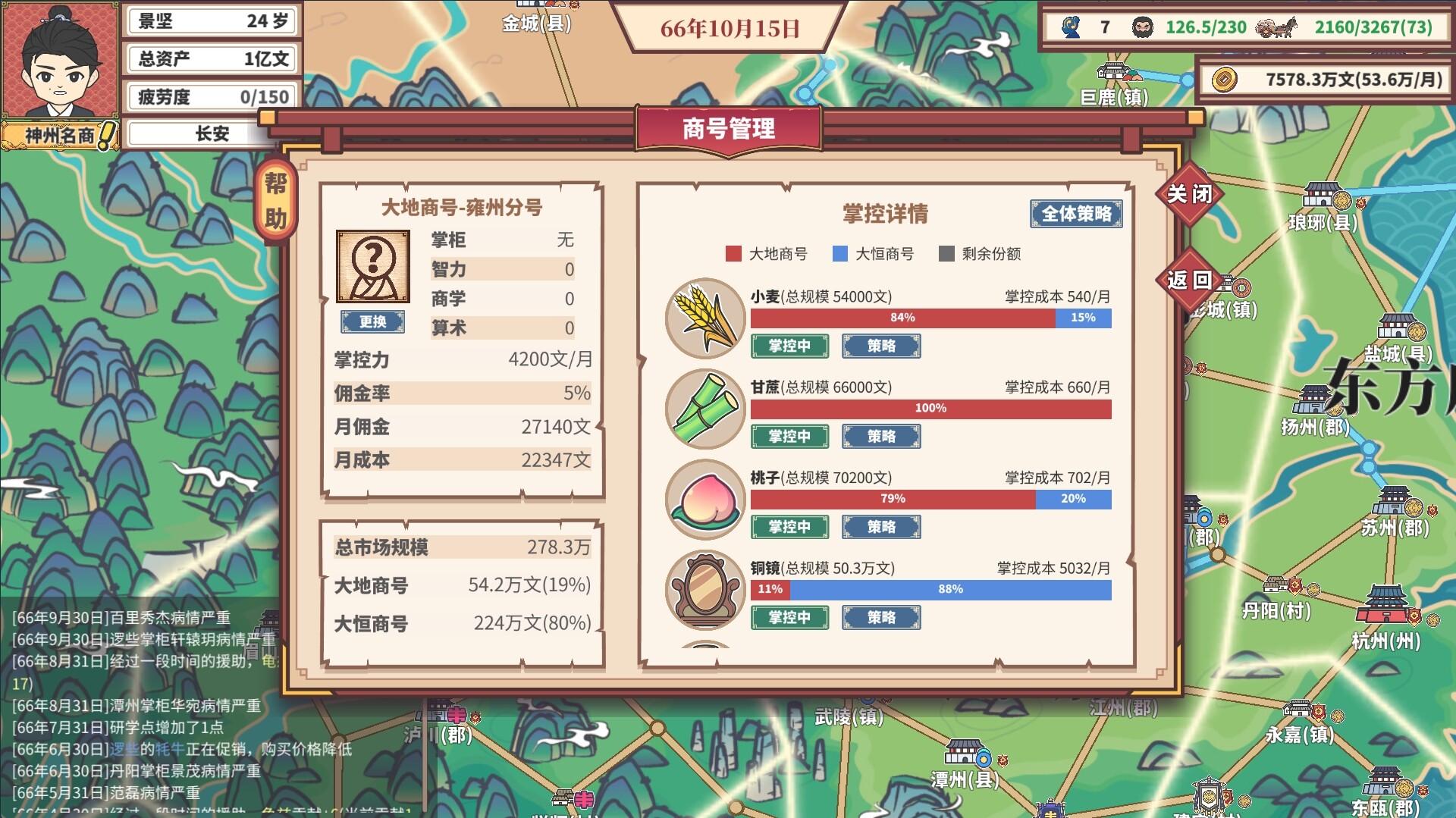The image size is (1456, 818).
Task: Open the 全体策略 options panel
Action: click(x=1076, y=215)
